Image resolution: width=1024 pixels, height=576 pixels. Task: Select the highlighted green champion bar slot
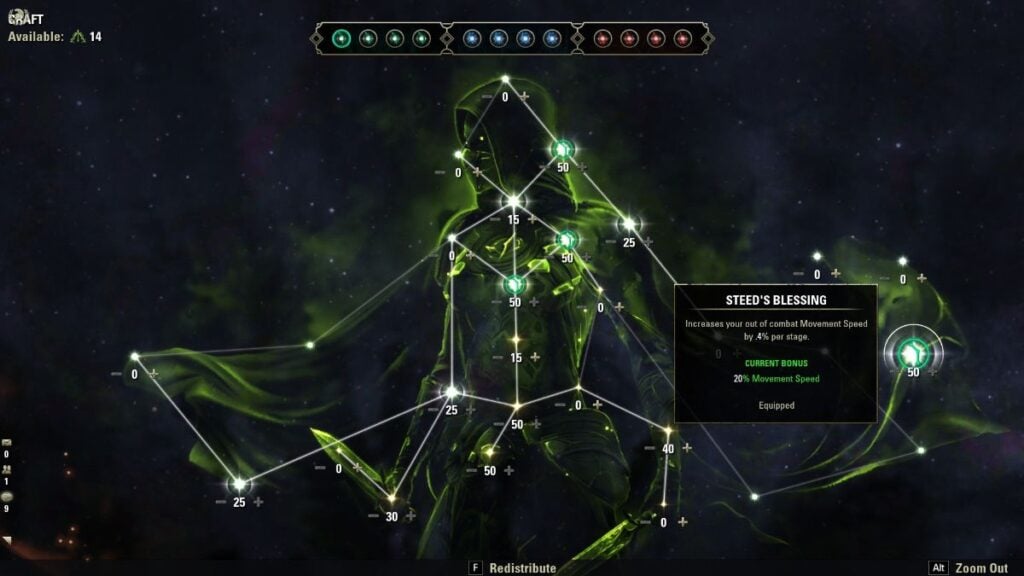[342, 39]
